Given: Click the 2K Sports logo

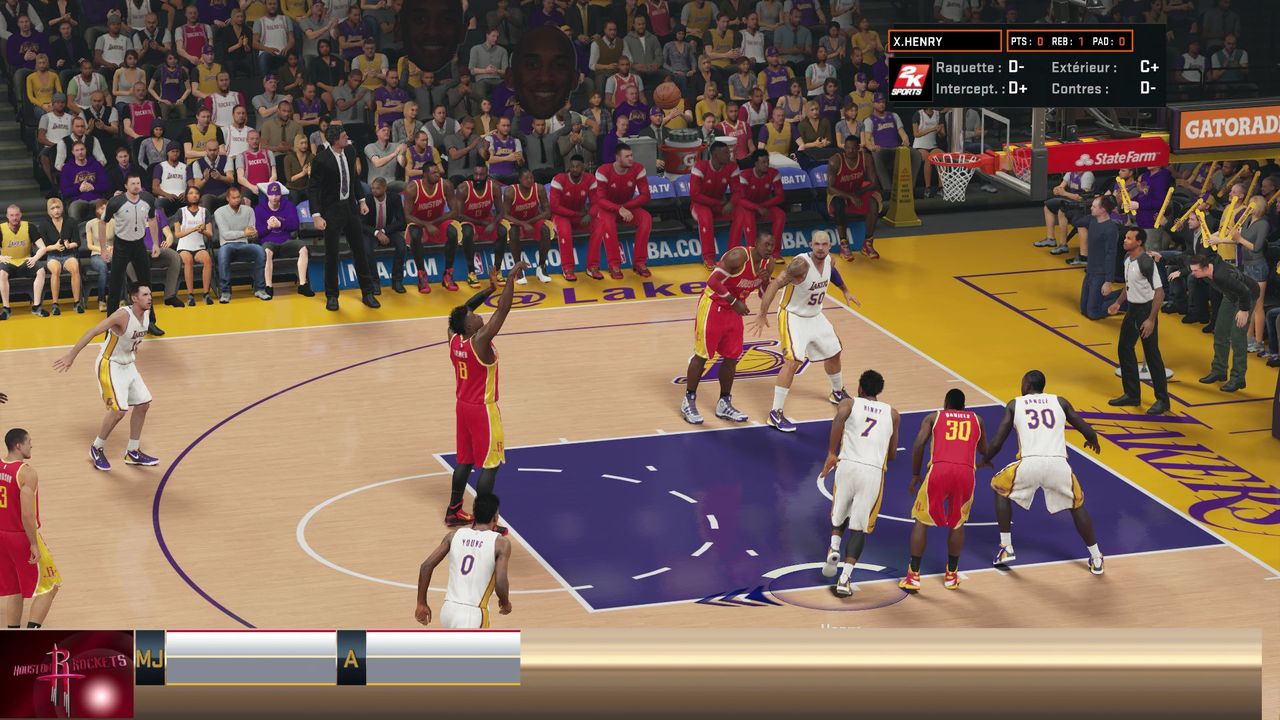Looking at the screenshot, I should [x=910, y=79].
